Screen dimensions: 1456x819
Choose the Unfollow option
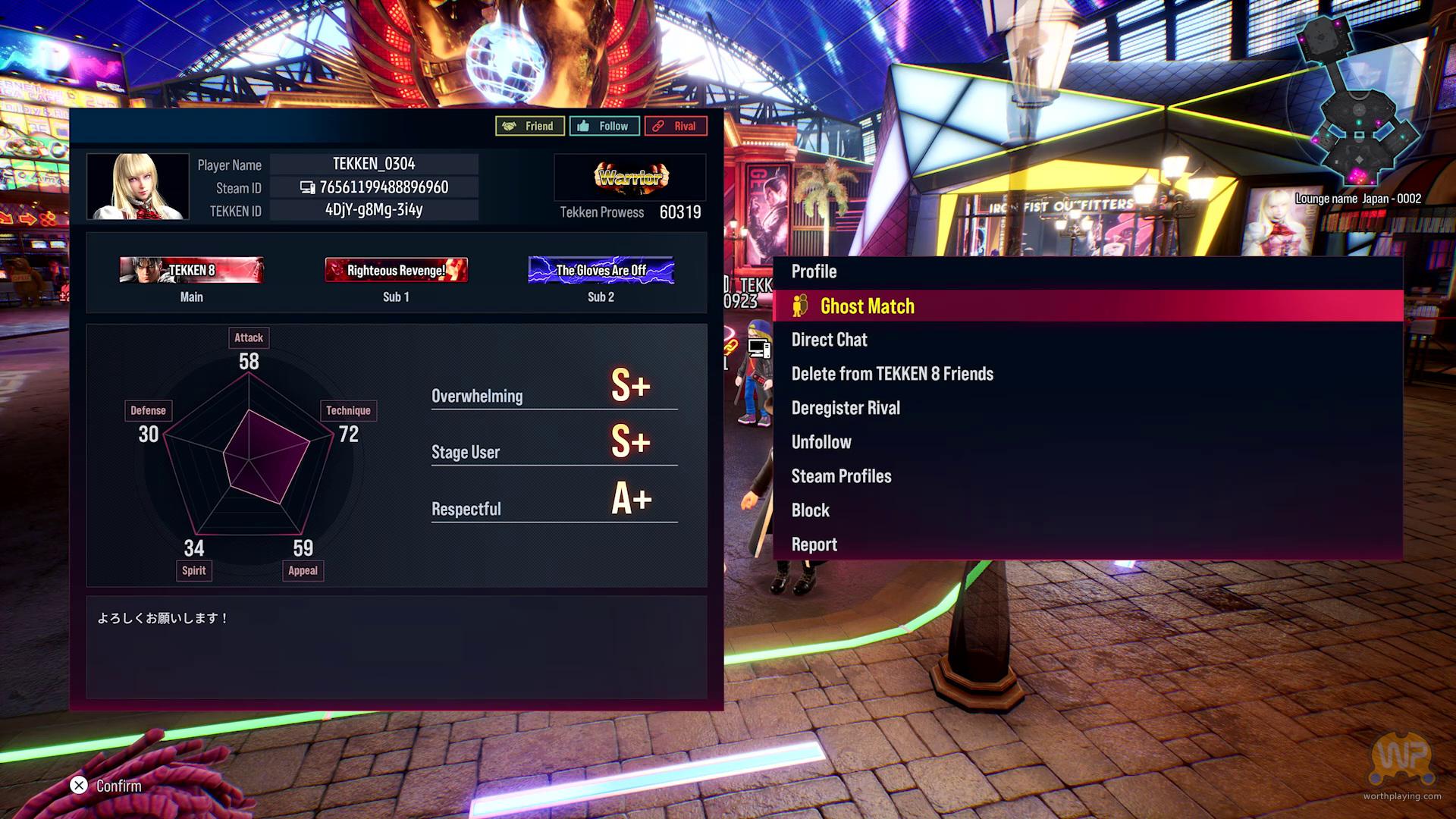click(821, 443)
